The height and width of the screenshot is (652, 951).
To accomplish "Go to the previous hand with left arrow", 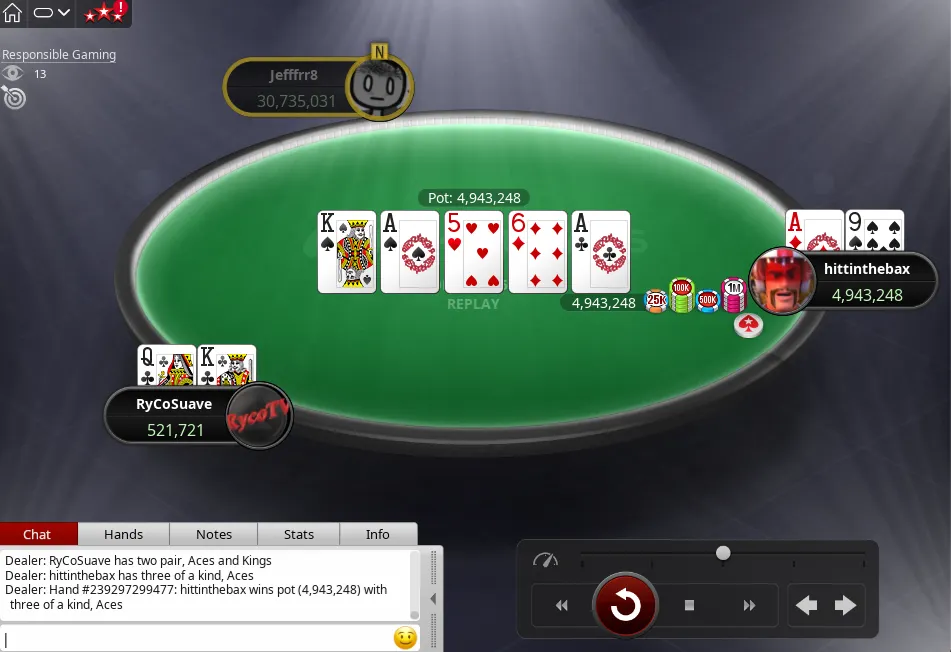I will click(x=806, y=605).
